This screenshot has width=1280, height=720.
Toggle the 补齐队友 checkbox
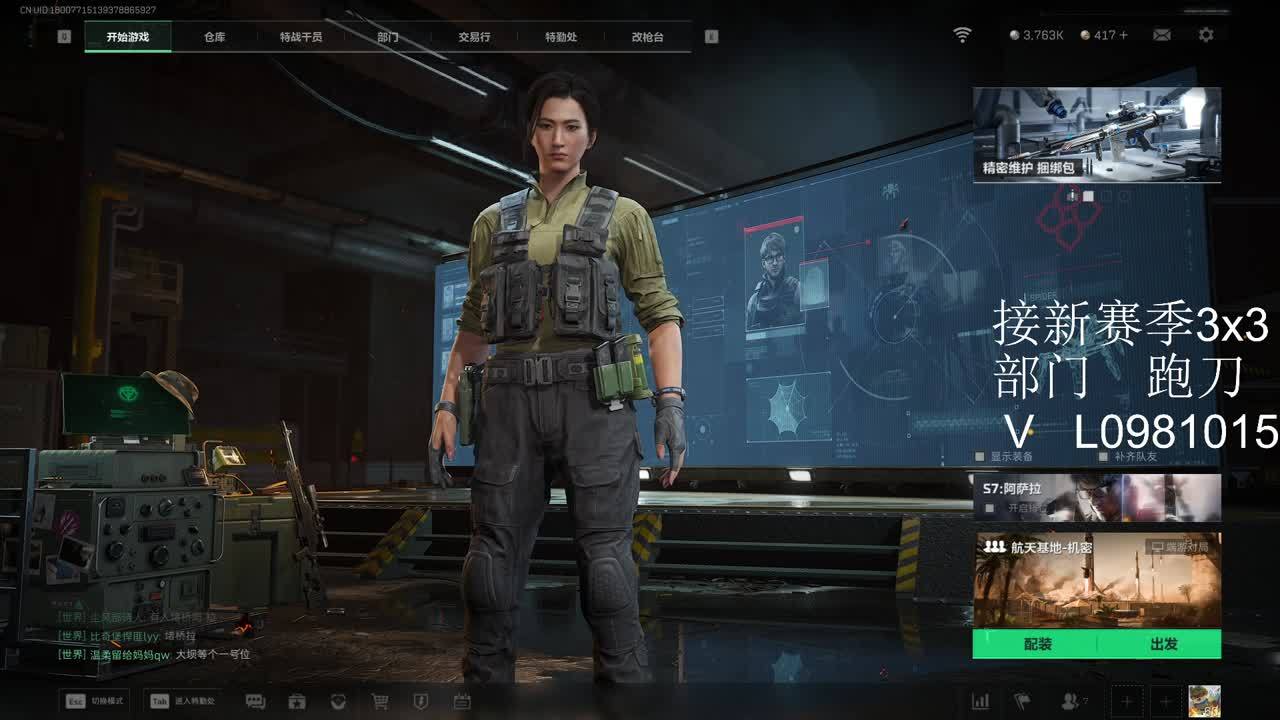click(1104, 457)
